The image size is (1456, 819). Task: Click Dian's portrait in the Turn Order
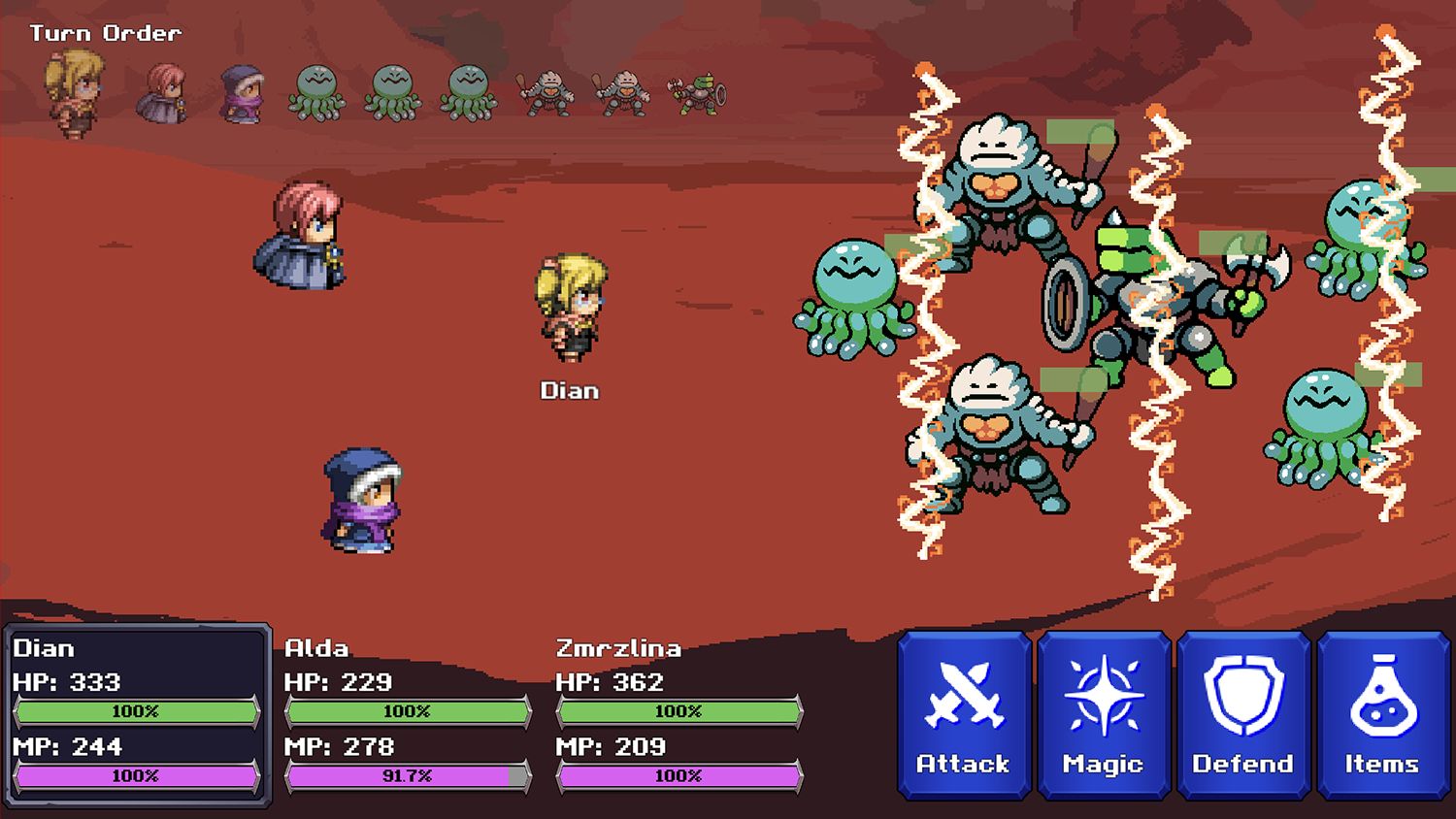click(68, 87)
